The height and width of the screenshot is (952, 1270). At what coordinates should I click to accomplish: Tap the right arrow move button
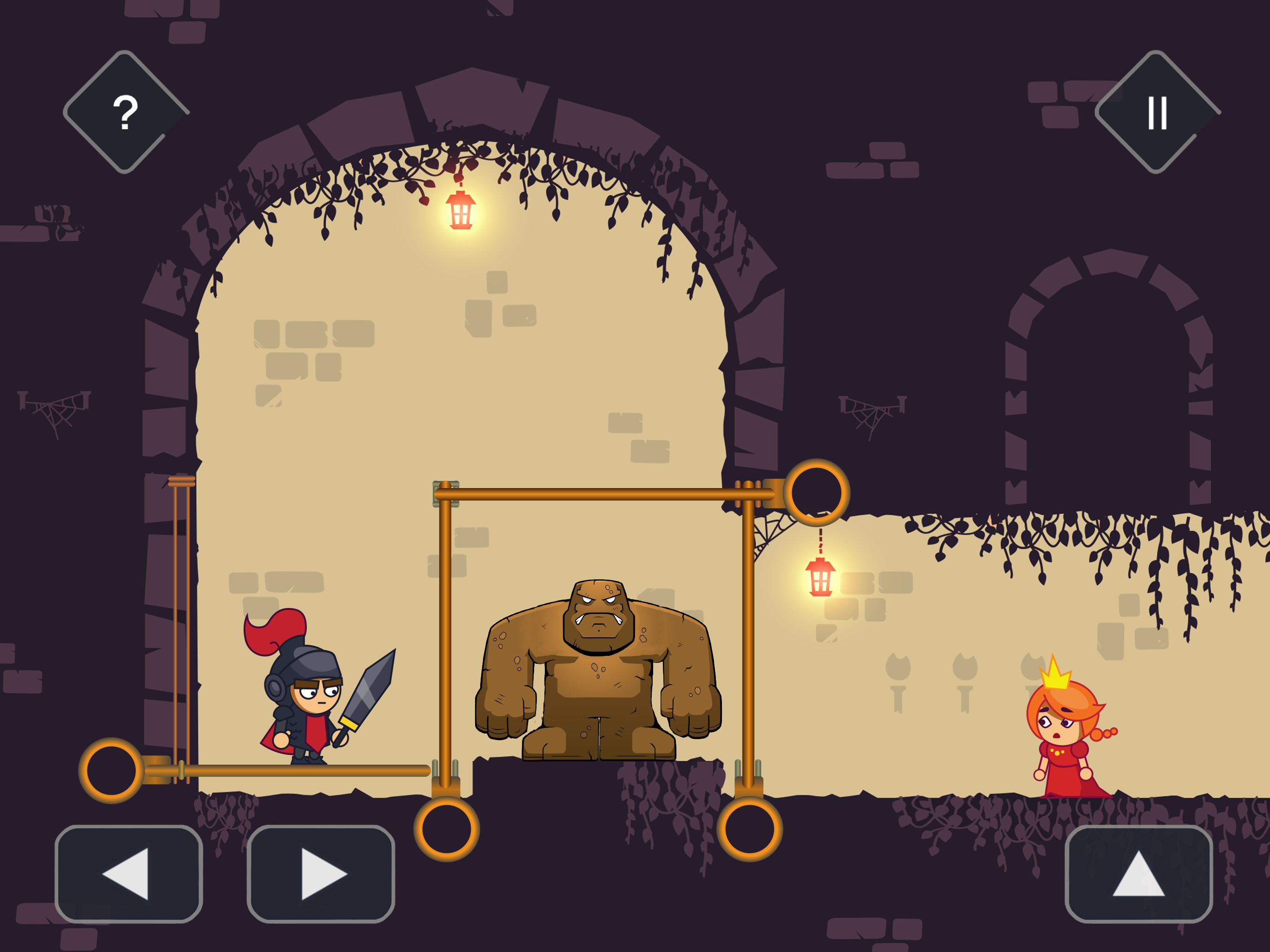coord(320,873)
